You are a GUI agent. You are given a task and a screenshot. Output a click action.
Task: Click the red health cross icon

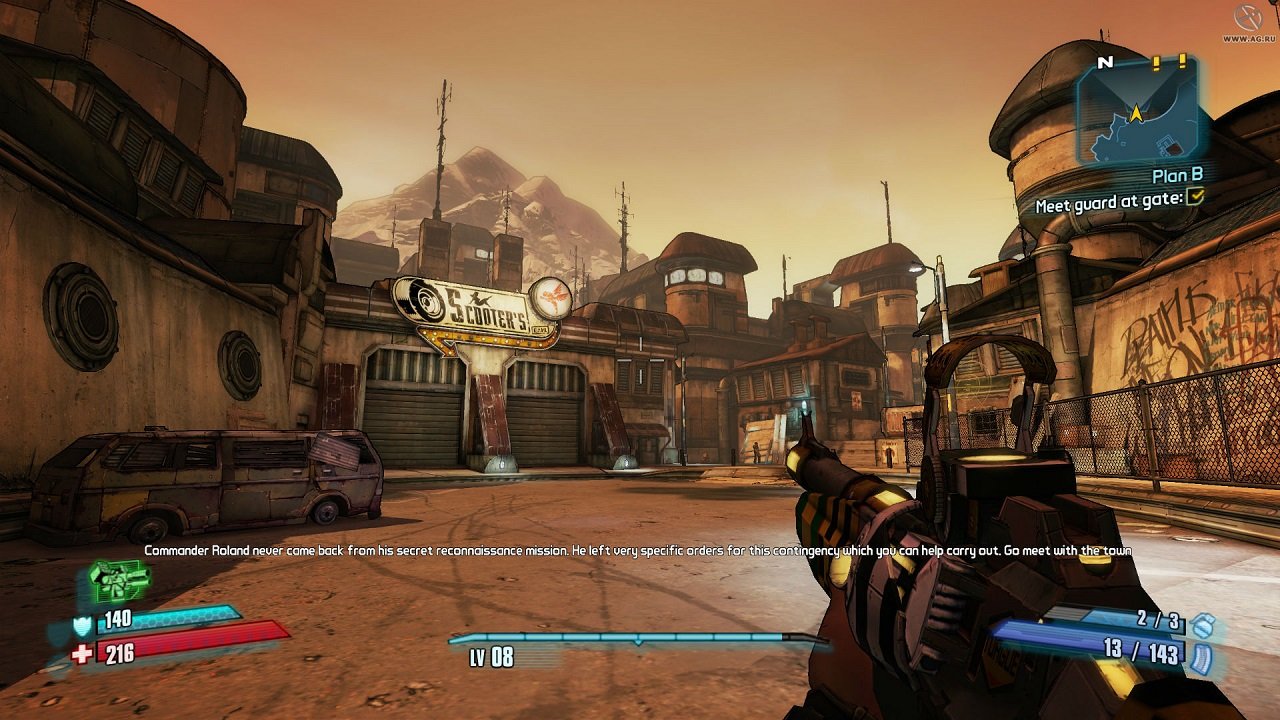[82, 652]
